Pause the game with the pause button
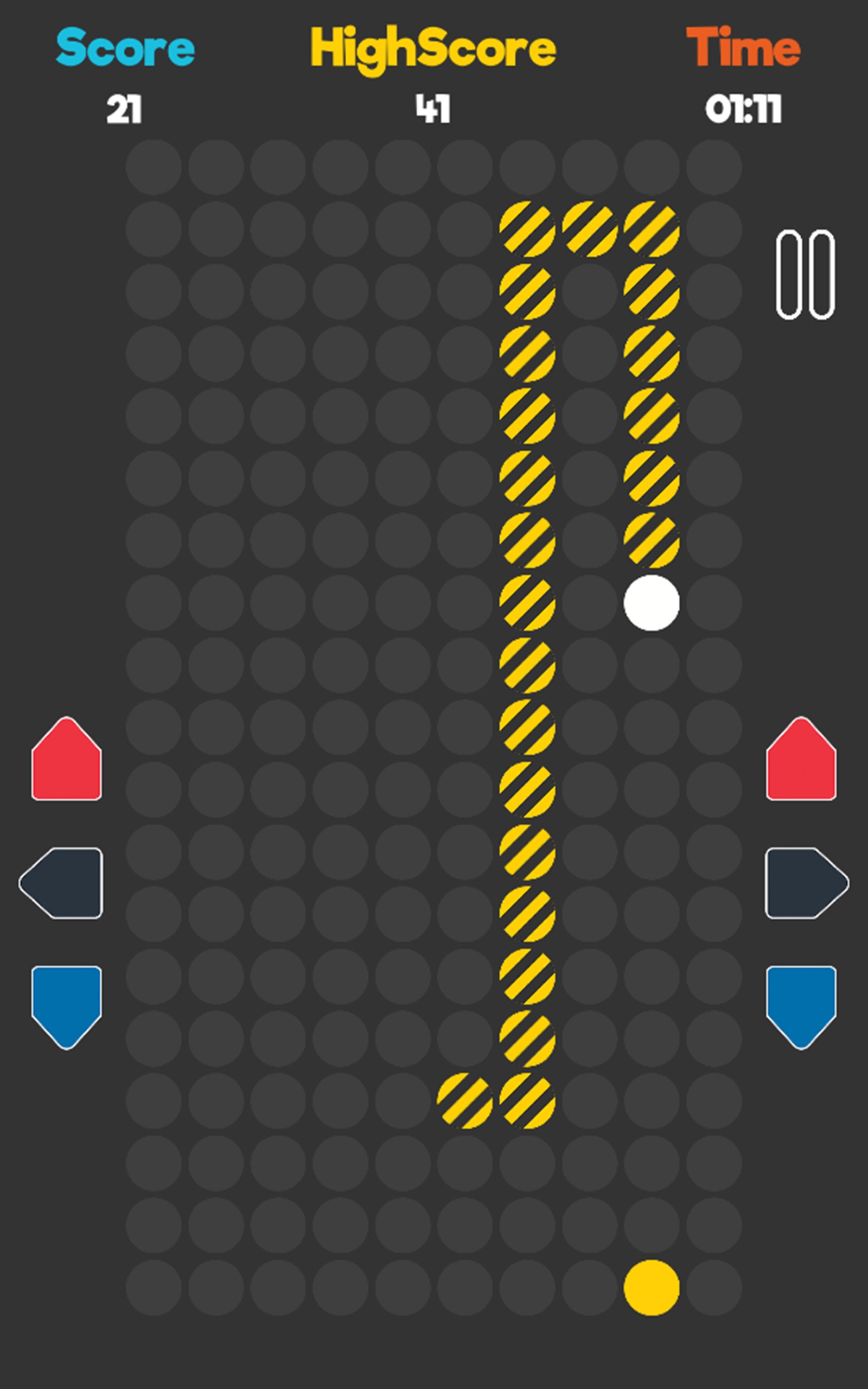This screenshot has width=868, height=1389. [x=805, y=275]
